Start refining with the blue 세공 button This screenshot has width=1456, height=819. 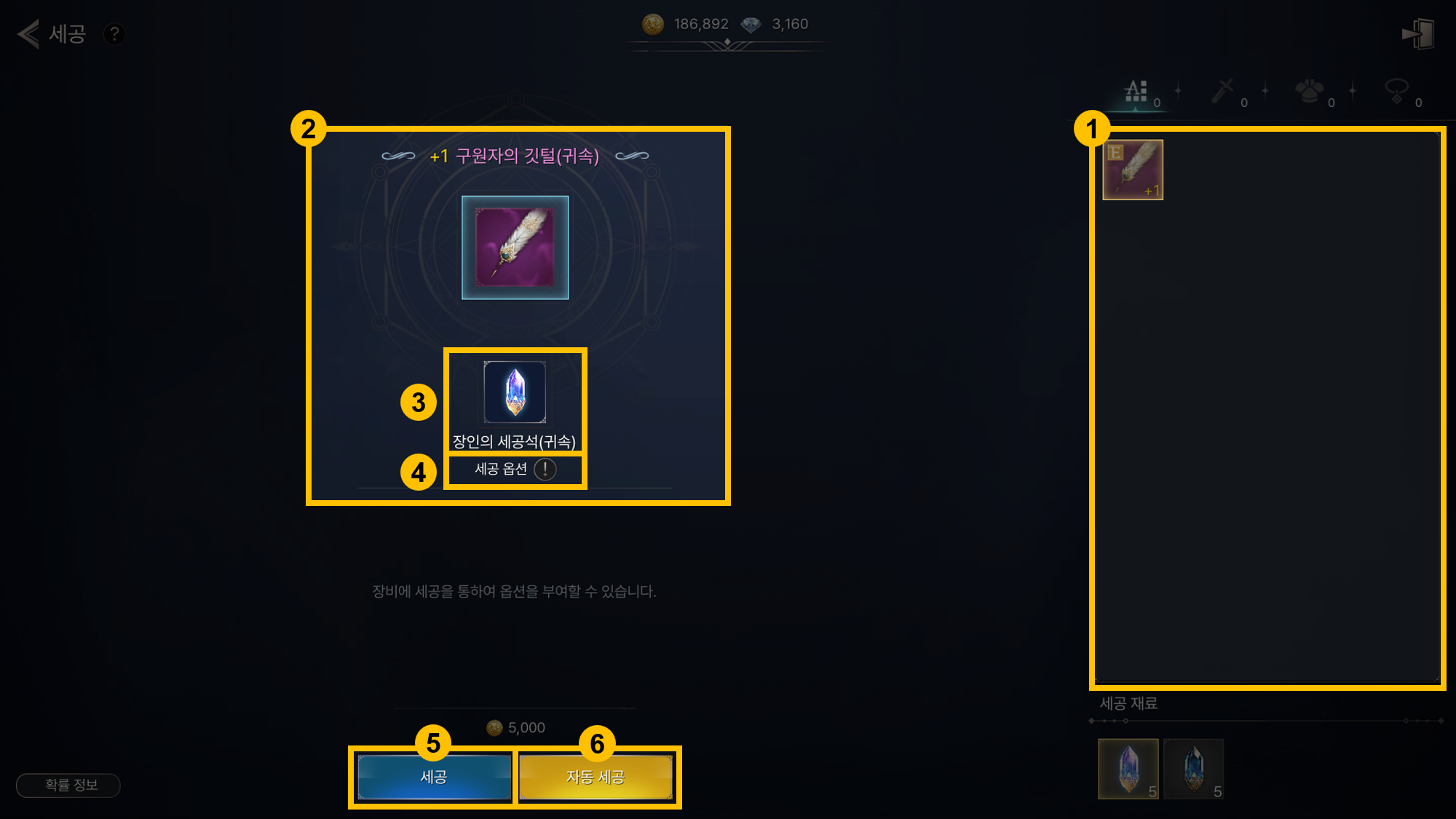pyautogui.click(x=434, y=777)
